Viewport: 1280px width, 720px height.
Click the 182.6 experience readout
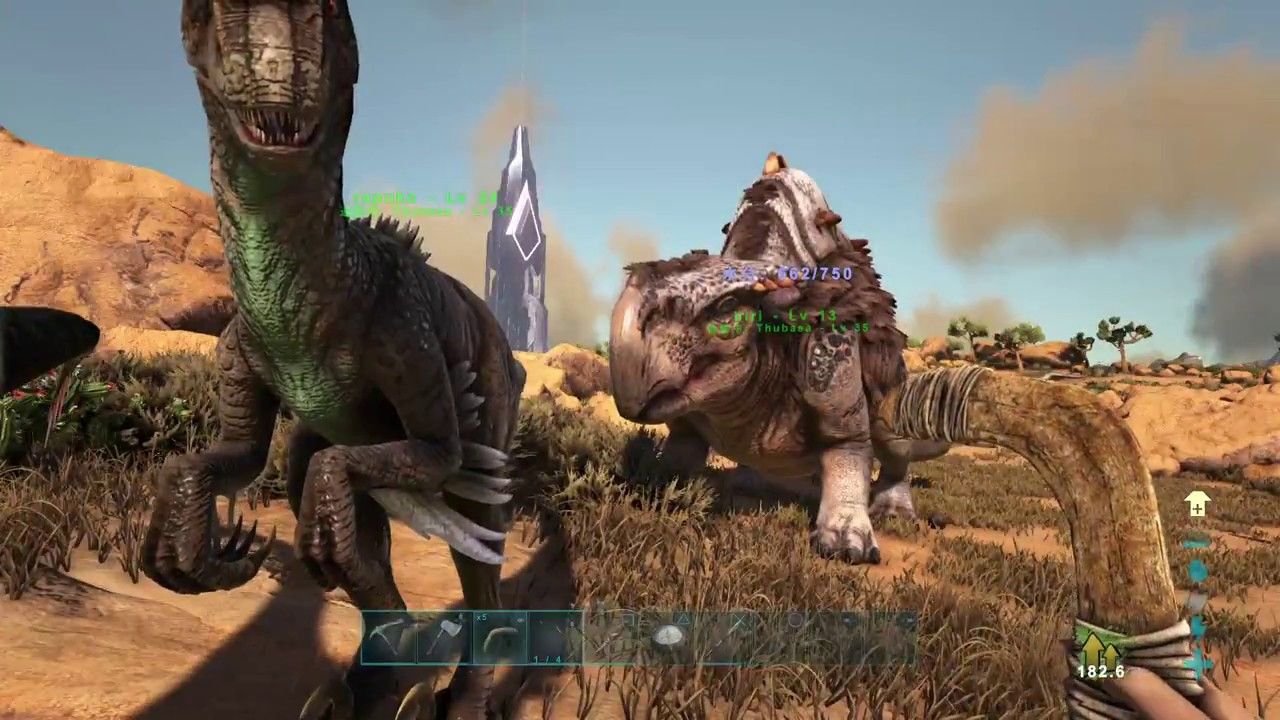pos(1098,670)
